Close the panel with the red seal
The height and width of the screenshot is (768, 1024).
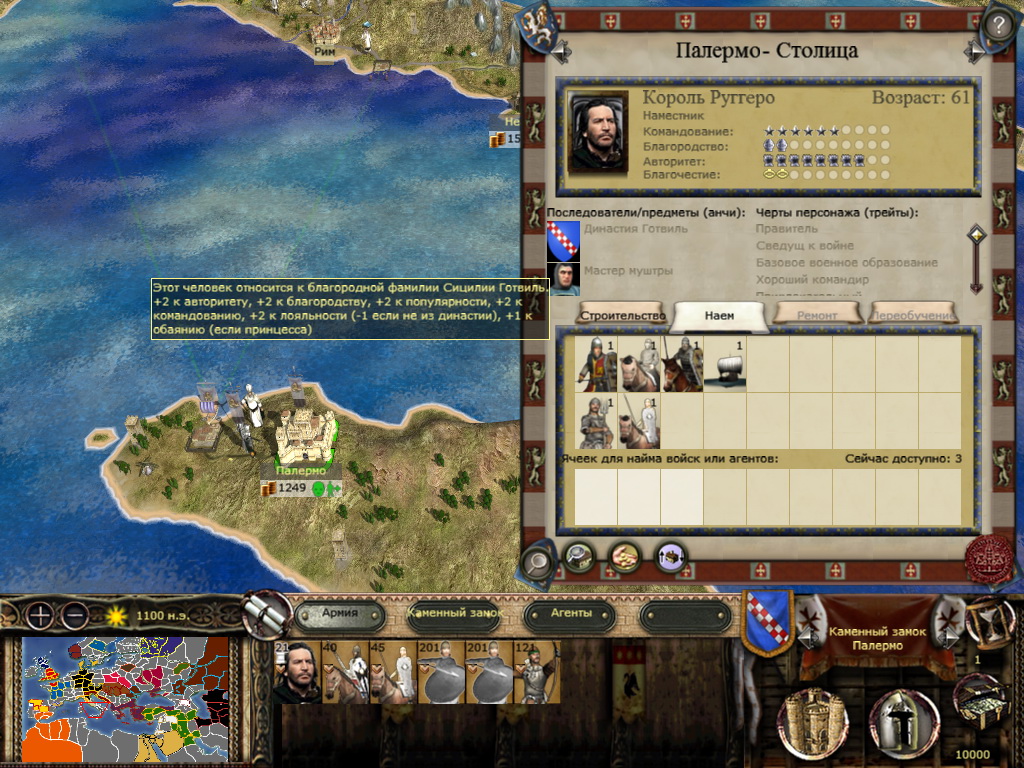pos(989,561)
